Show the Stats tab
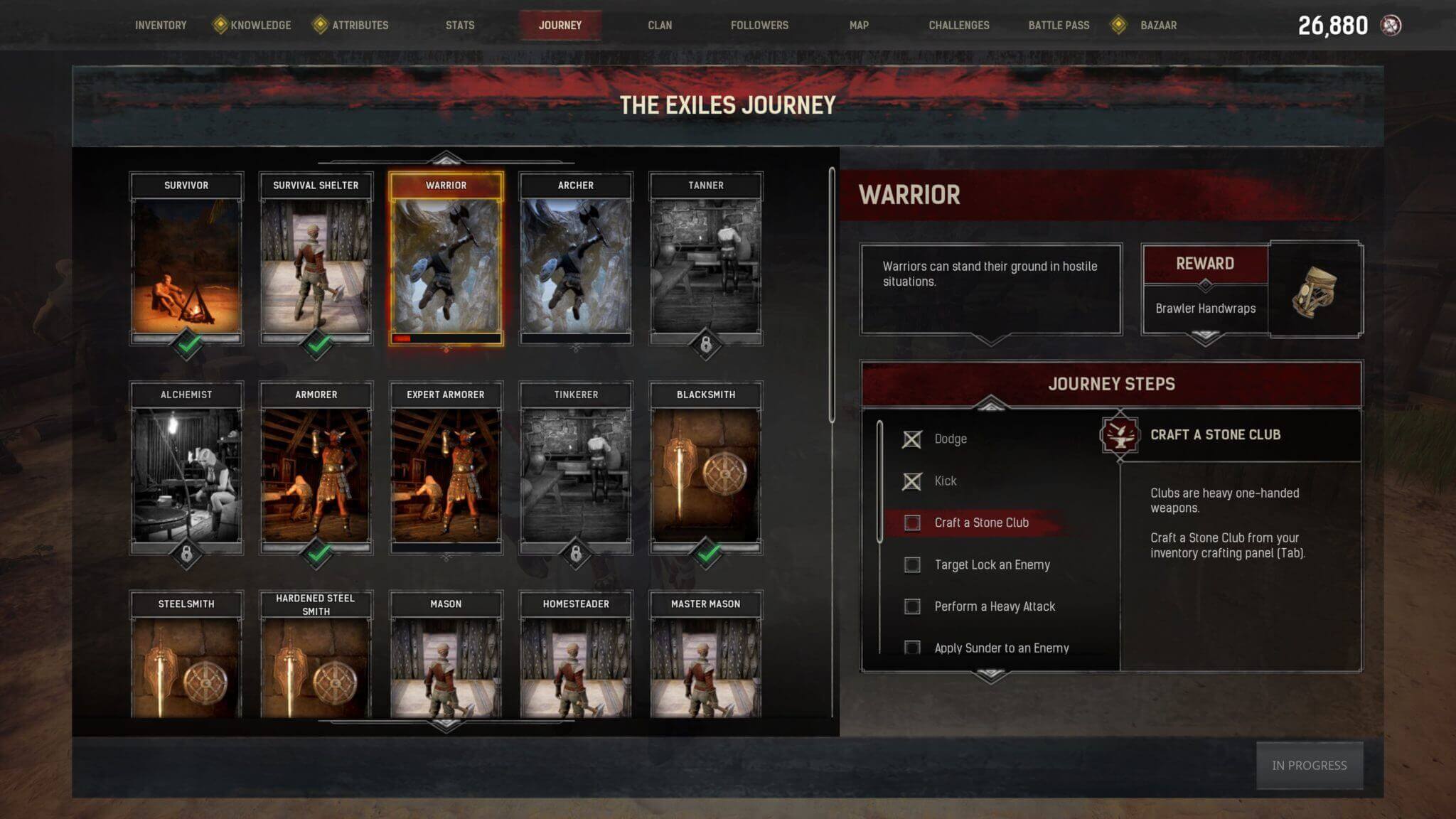The height and width of the screenshot is (819, 1456). (x=460, y=26)
